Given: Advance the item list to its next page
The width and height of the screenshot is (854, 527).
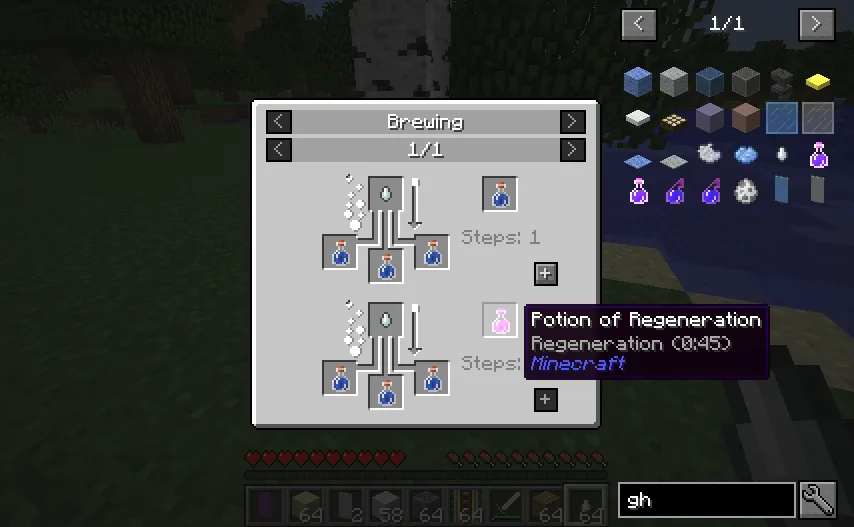Looking at the screenshot, I should click(x=816, y=24).
